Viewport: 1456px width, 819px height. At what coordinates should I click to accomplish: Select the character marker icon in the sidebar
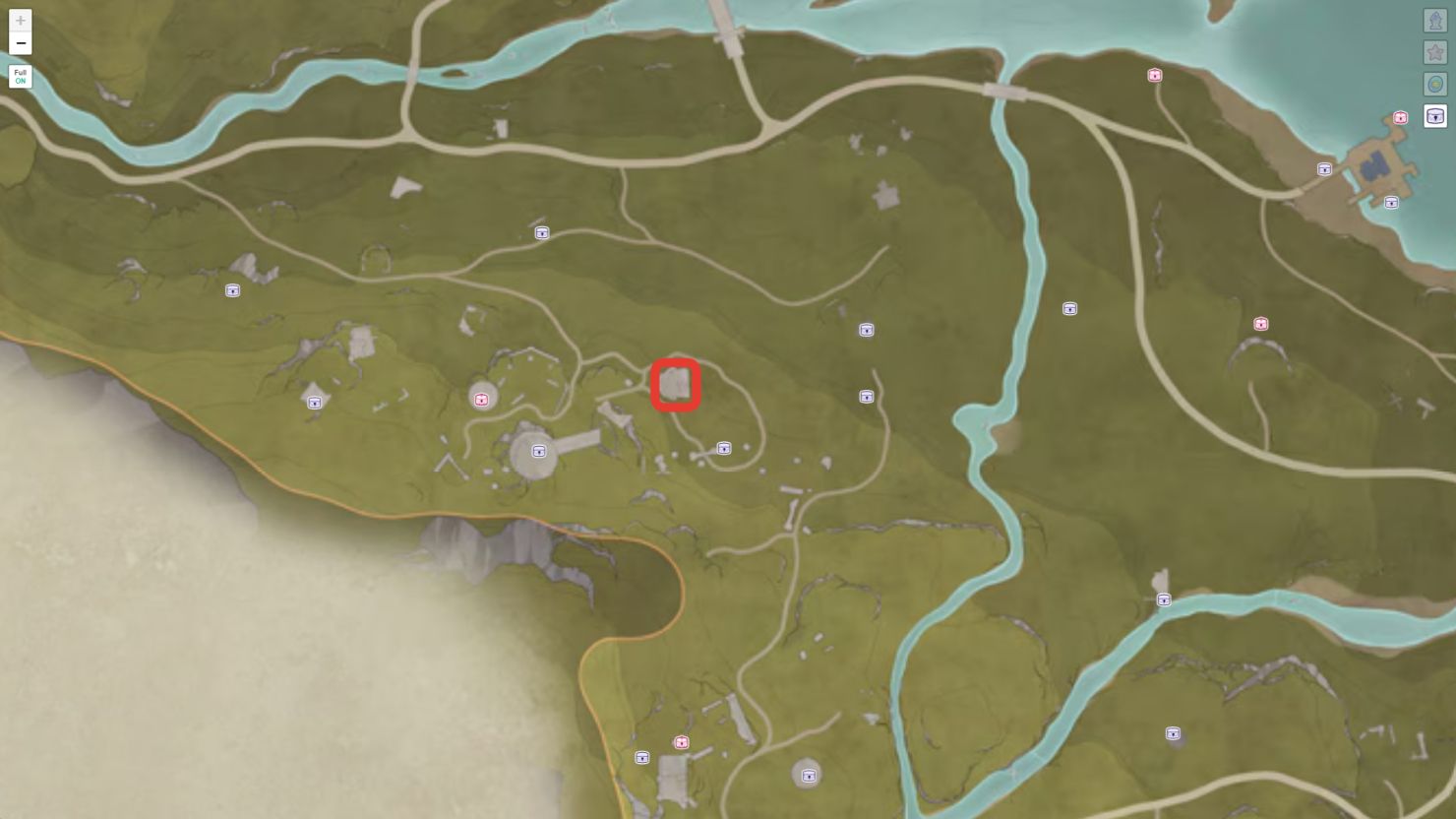[1434, 18]
